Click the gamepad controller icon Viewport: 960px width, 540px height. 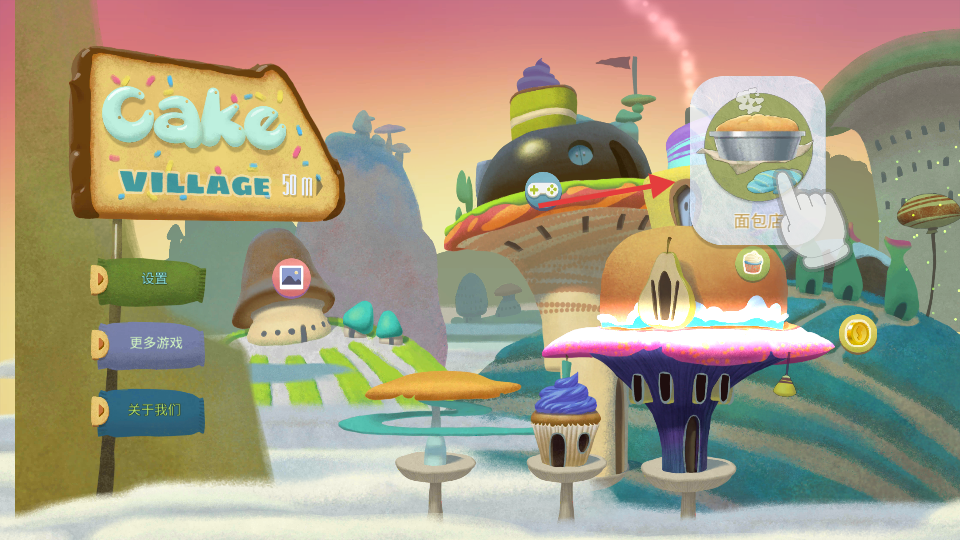tap(543, 188)
